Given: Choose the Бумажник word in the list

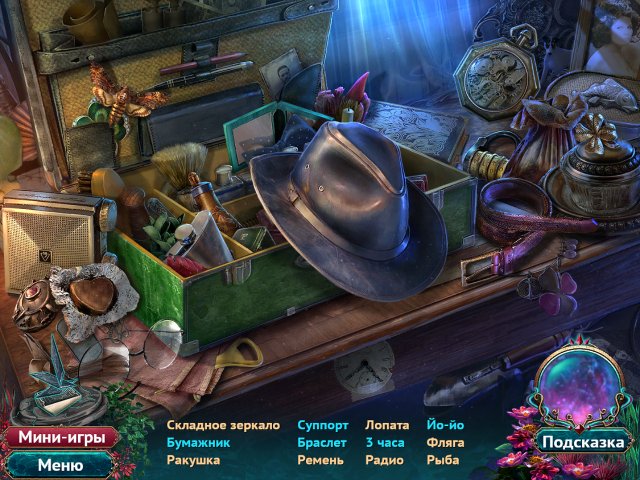Looking at the screenshot, I should pyautogui.click(x=199, y=442).
